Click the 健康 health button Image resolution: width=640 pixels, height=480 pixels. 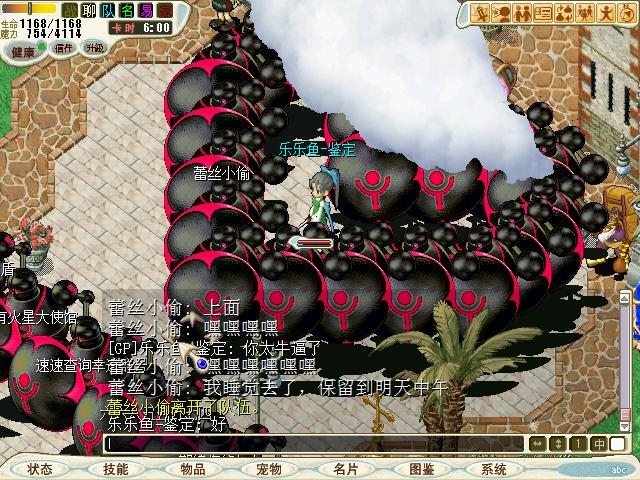click(25, 49)
